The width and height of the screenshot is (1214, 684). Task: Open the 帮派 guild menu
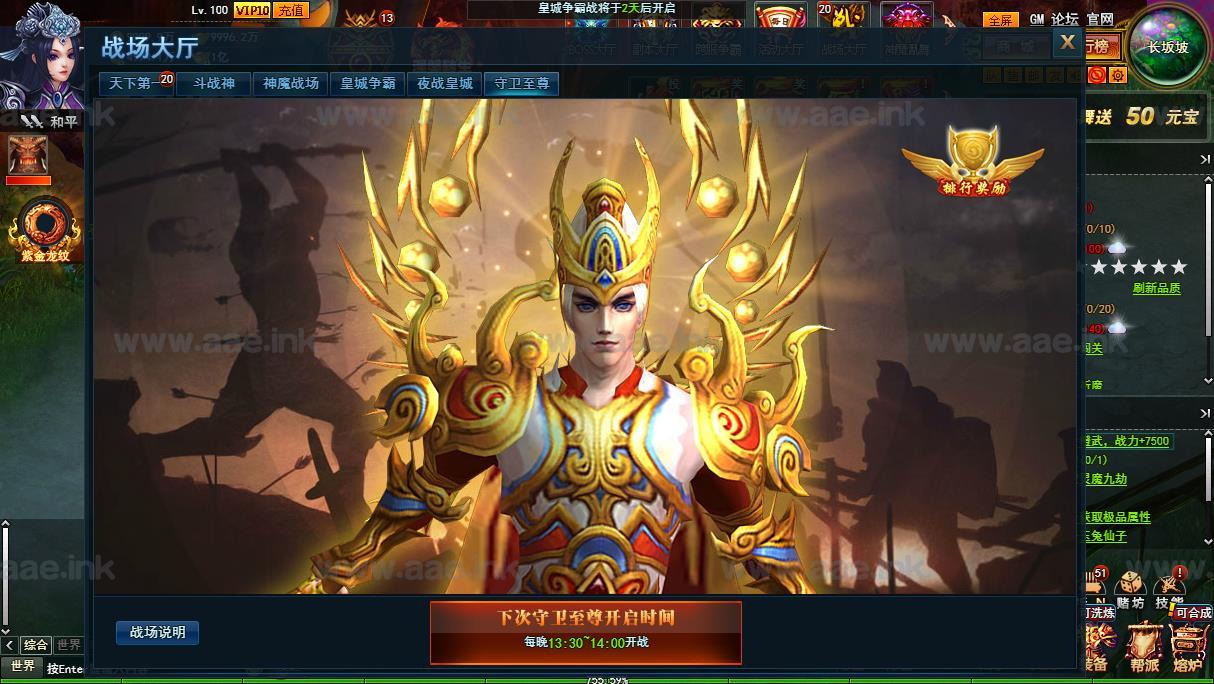click(x=1146, y=647)
